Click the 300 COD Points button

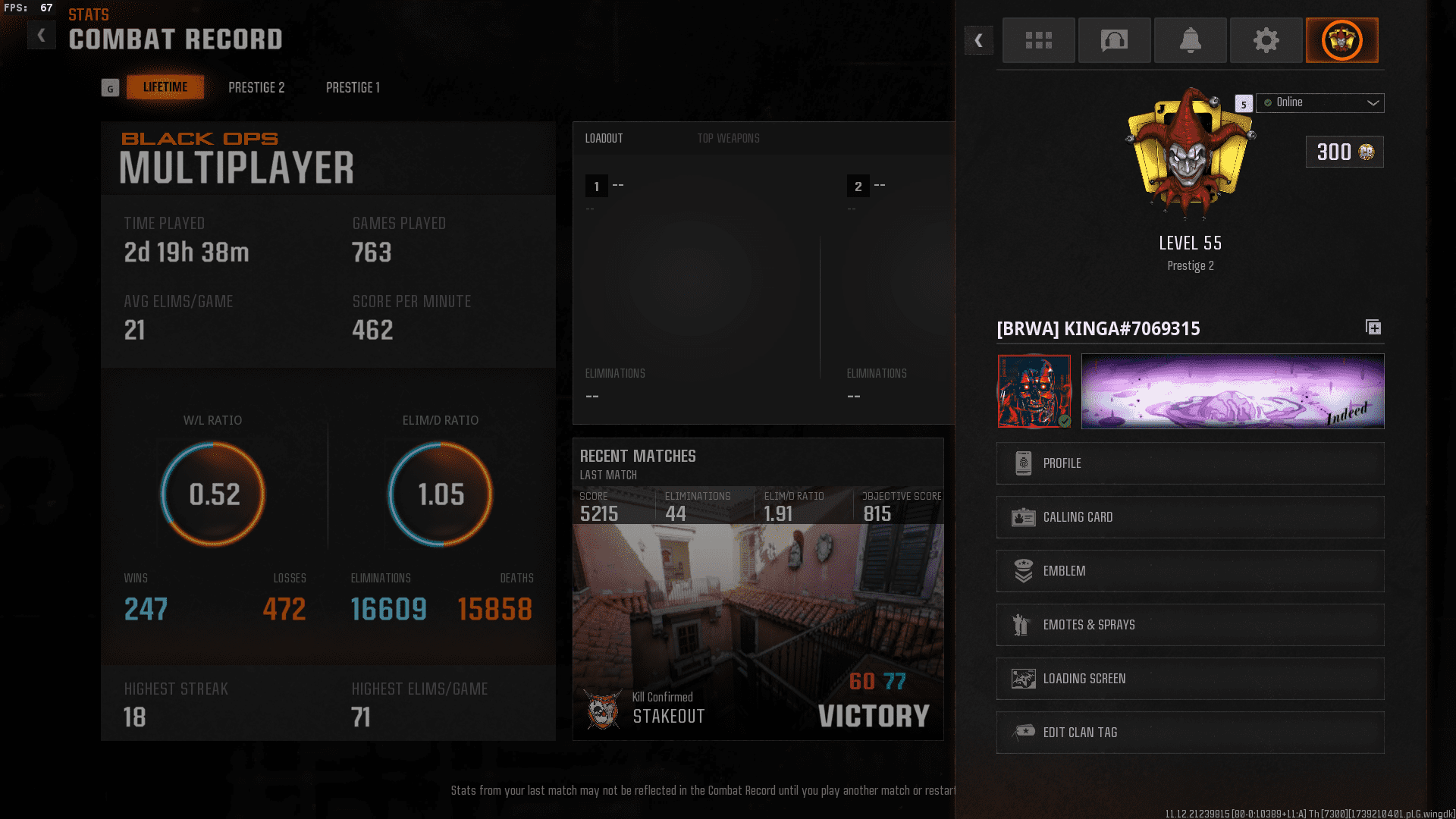click(1344, 152)
